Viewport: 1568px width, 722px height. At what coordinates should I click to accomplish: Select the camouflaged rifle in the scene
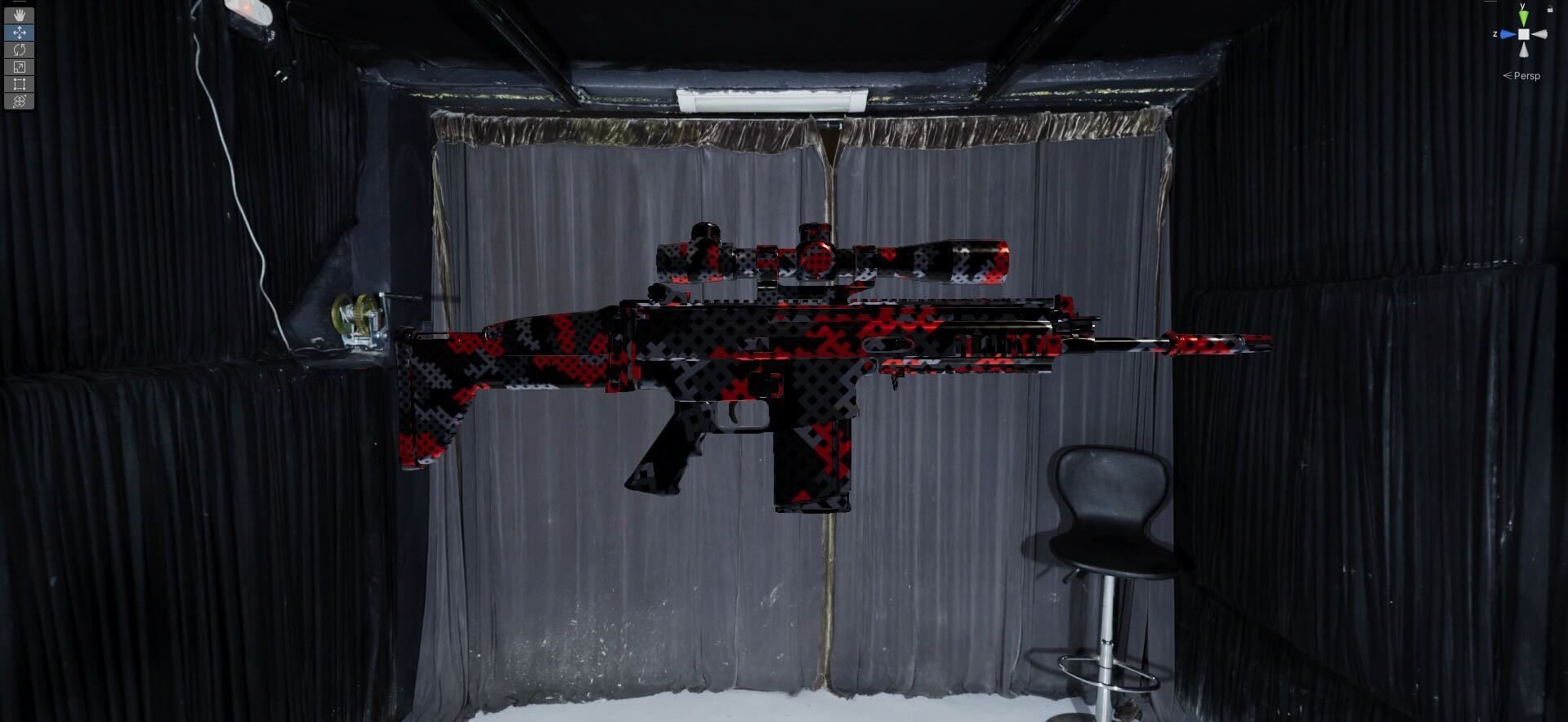[x=776, y=351]
